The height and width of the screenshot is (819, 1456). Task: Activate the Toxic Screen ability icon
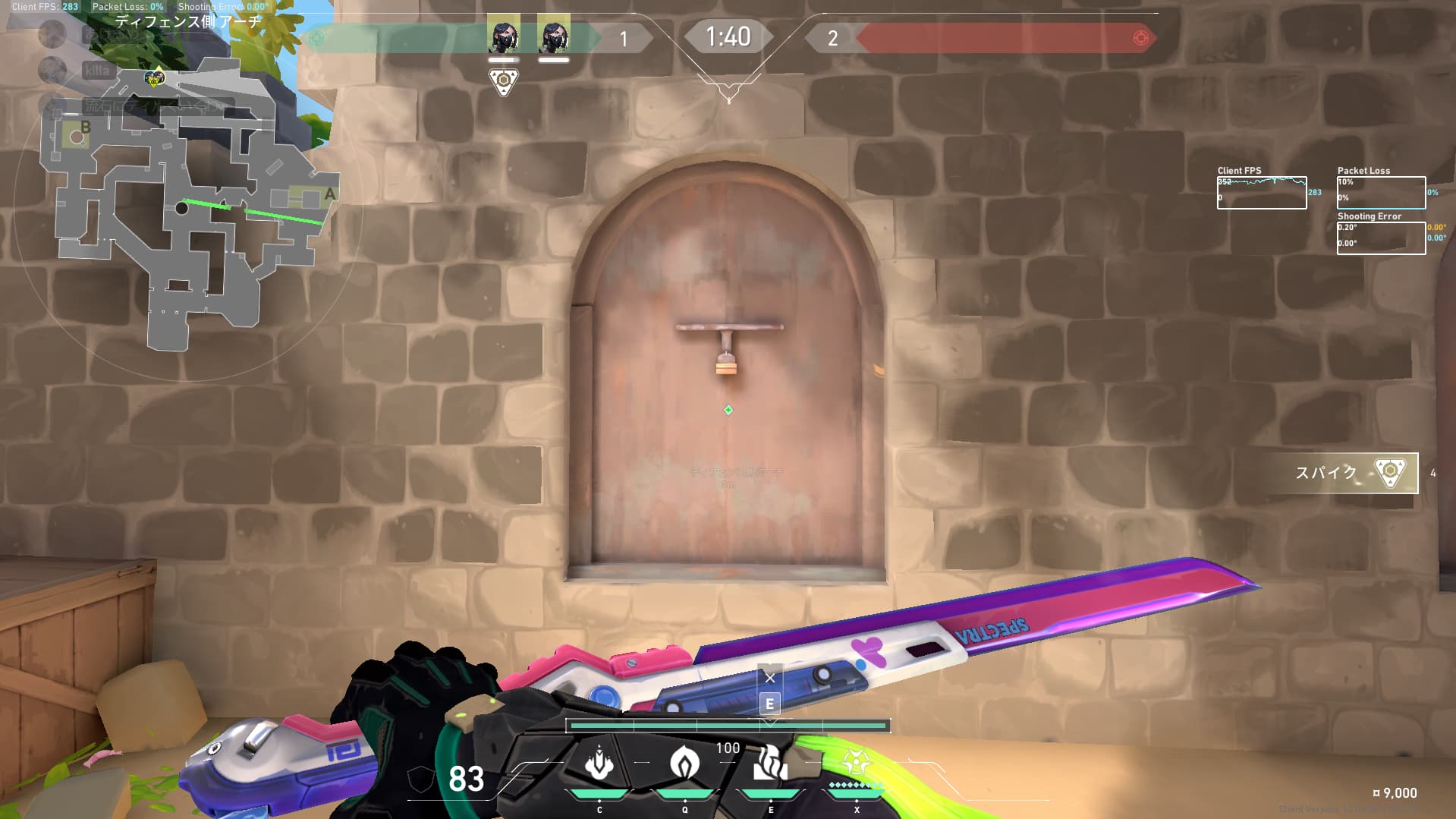point(770,763)
